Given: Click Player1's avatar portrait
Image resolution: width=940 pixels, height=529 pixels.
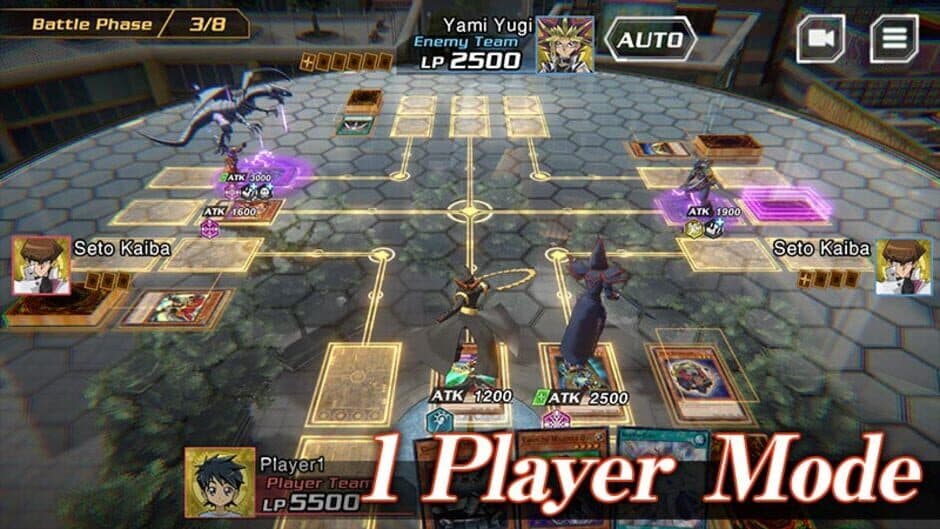Looking at the screenshot, I should [219, 479].
